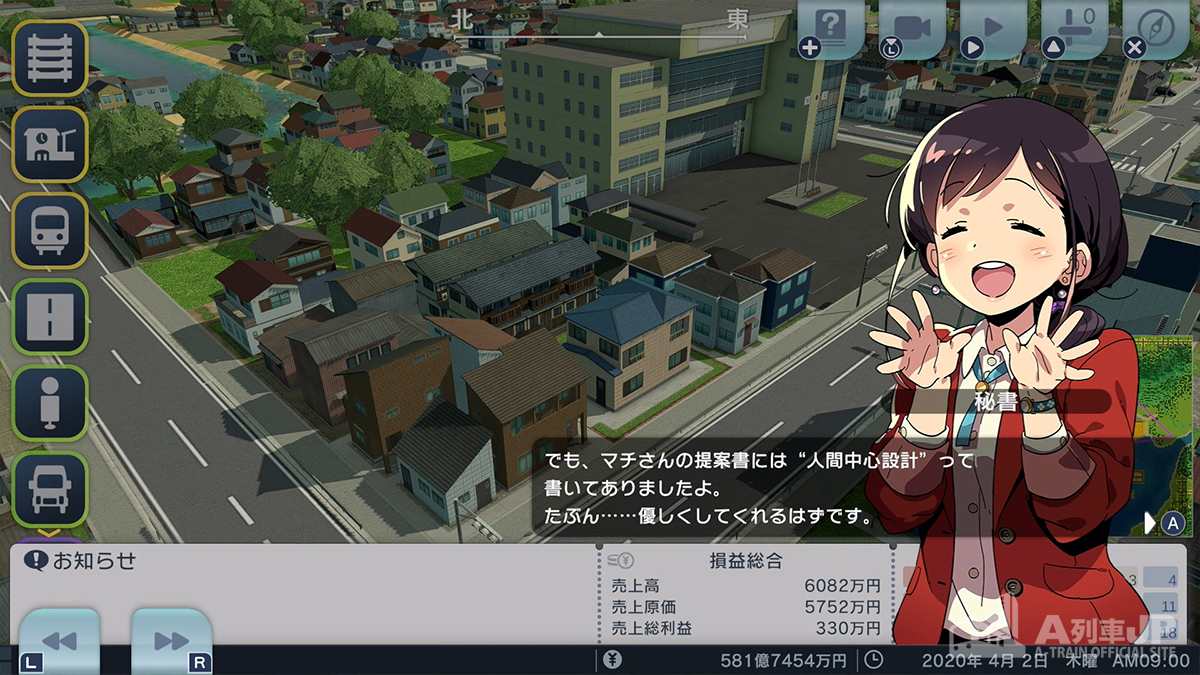Select the person figure icon
Screen dimensions: 1200x675
click(x=49, y=403)
